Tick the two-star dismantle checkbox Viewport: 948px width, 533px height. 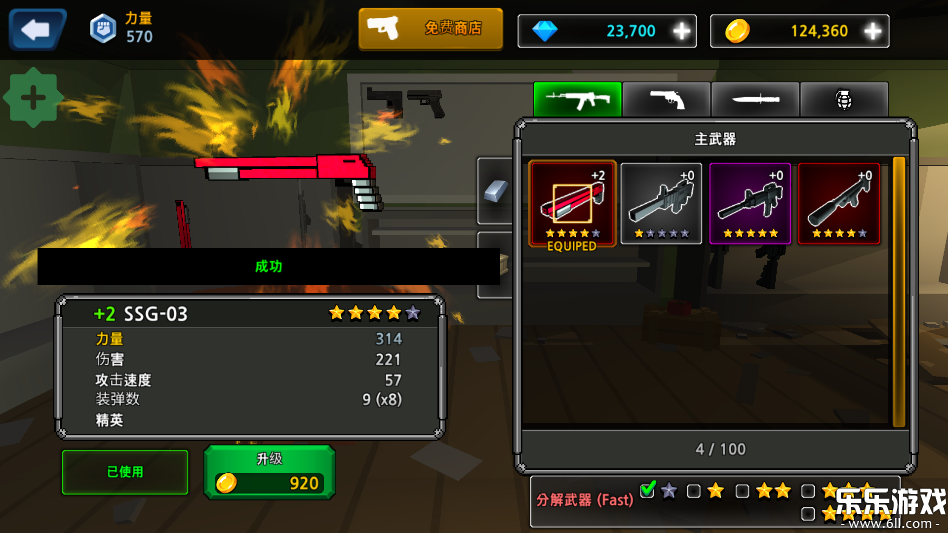pyautogui.click(x=742, y=491)
